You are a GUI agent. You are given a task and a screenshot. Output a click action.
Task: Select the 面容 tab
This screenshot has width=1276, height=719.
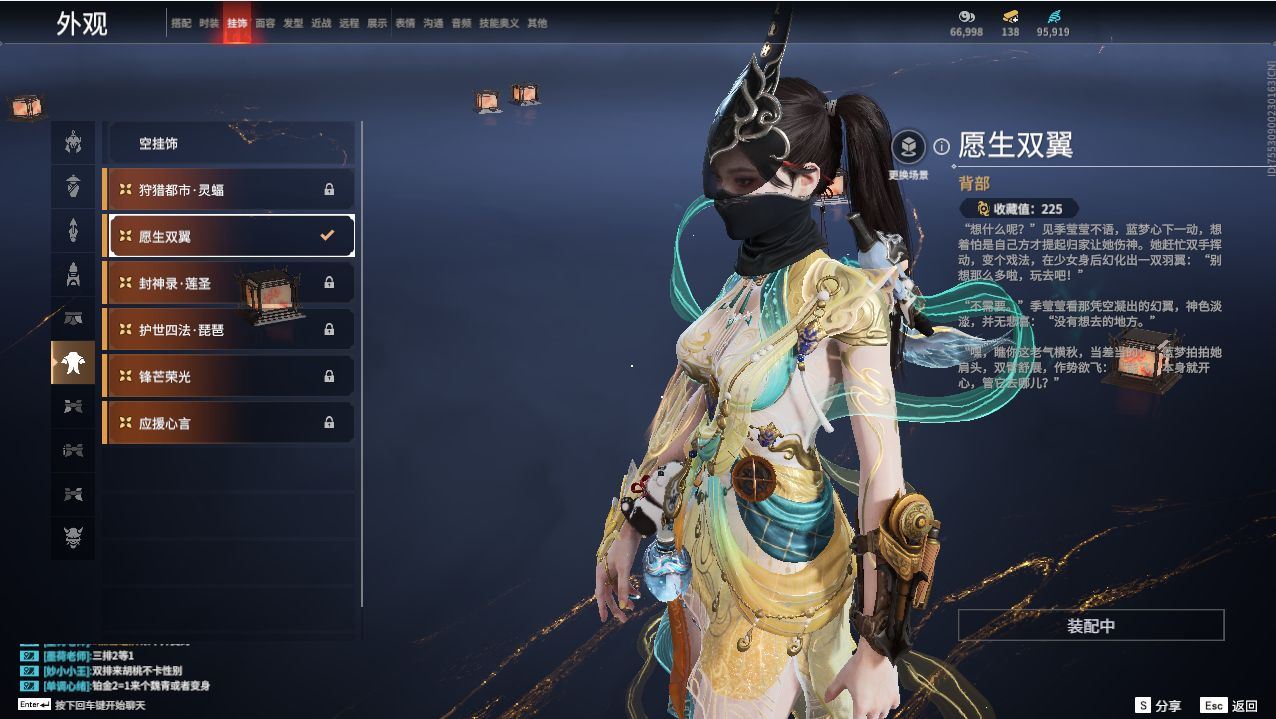265,23
